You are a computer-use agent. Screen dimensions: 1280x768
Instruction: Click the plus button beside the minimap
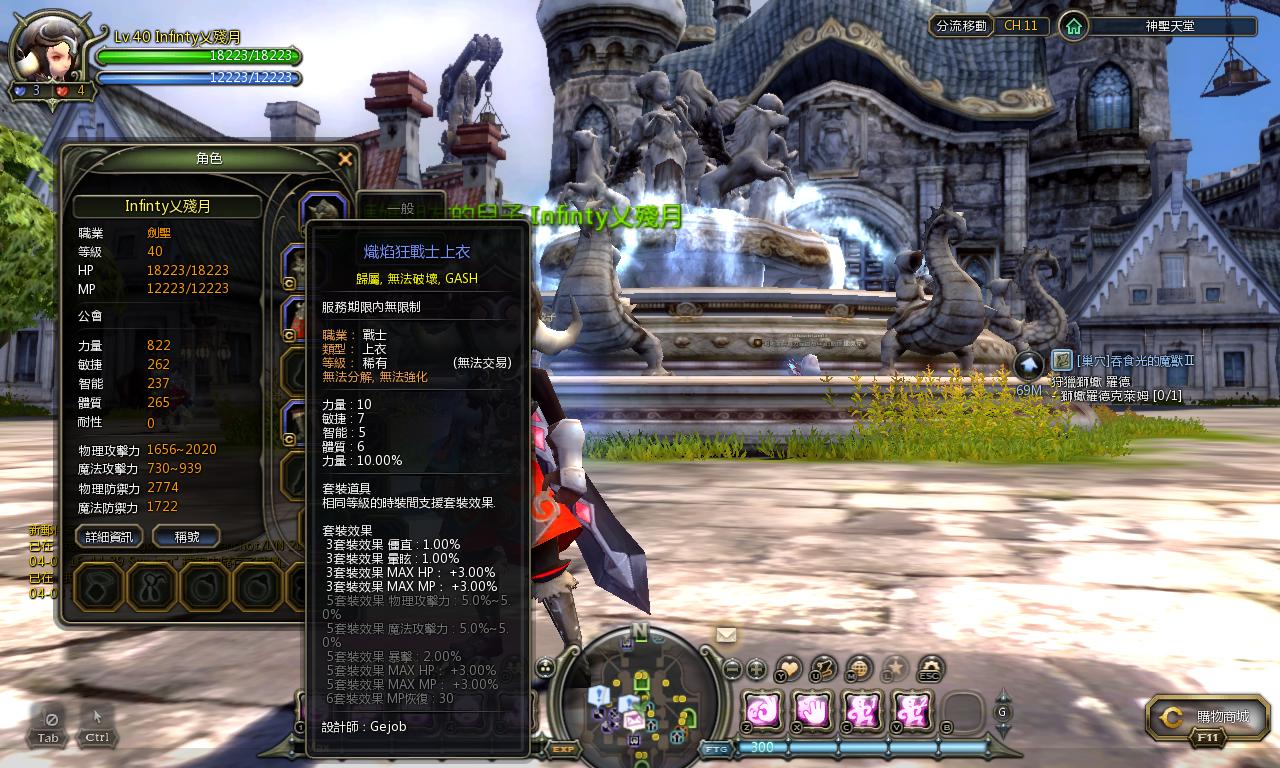pos(756,669)
